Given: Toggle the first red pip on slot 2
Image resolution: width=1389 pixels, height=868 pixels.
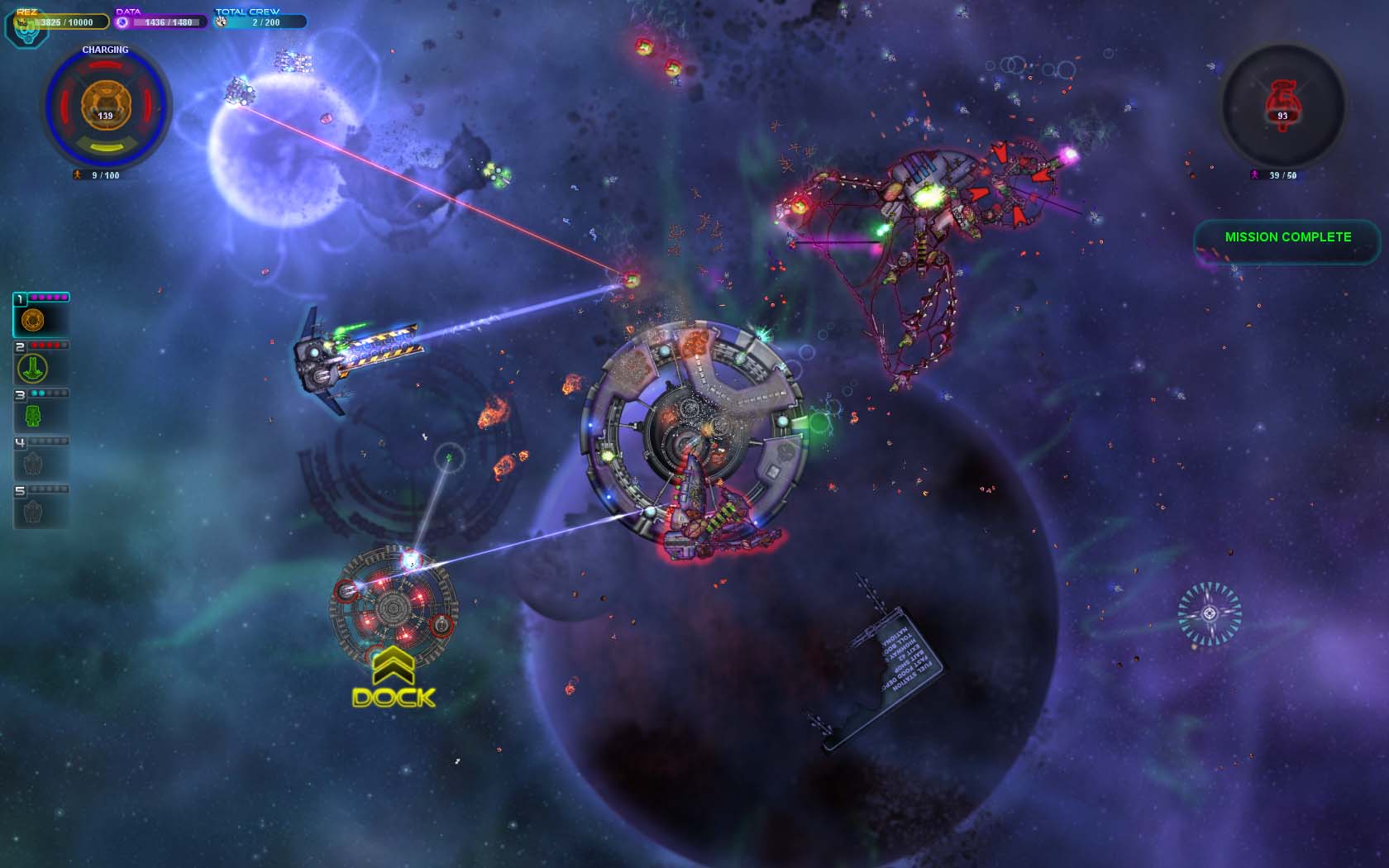Looking at the screenshot, I should (34, 345).
